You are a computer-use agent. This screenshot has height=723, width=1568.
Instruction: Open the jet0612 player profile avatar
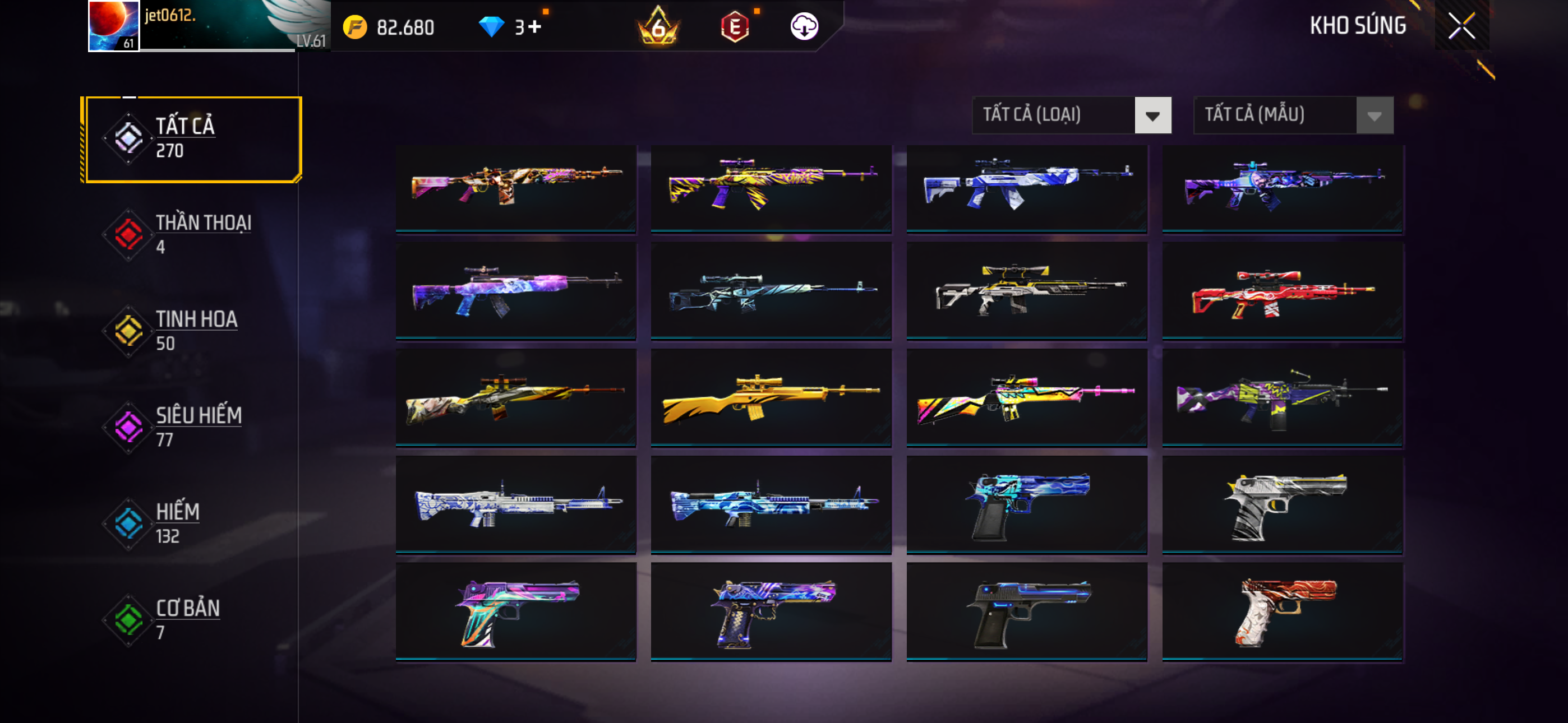coord(114,26)
